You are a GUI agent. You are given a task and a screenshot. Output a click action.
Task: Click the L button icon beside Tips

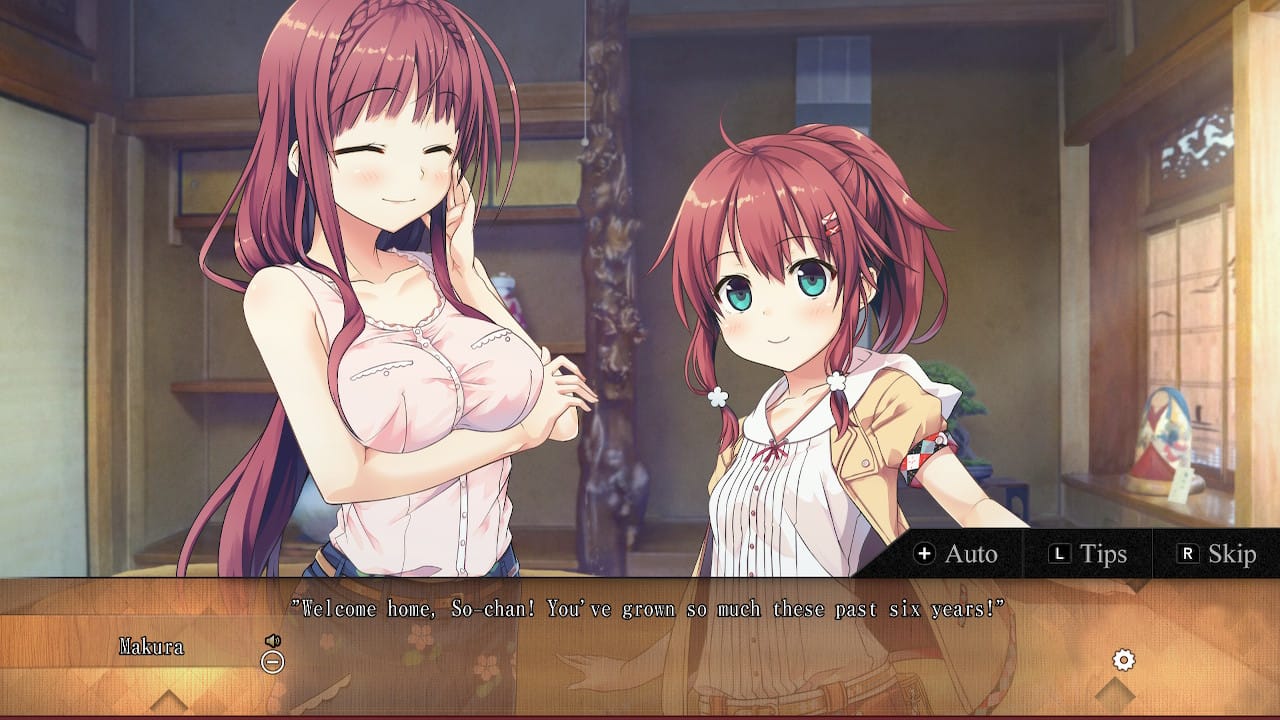[1060, 553]
